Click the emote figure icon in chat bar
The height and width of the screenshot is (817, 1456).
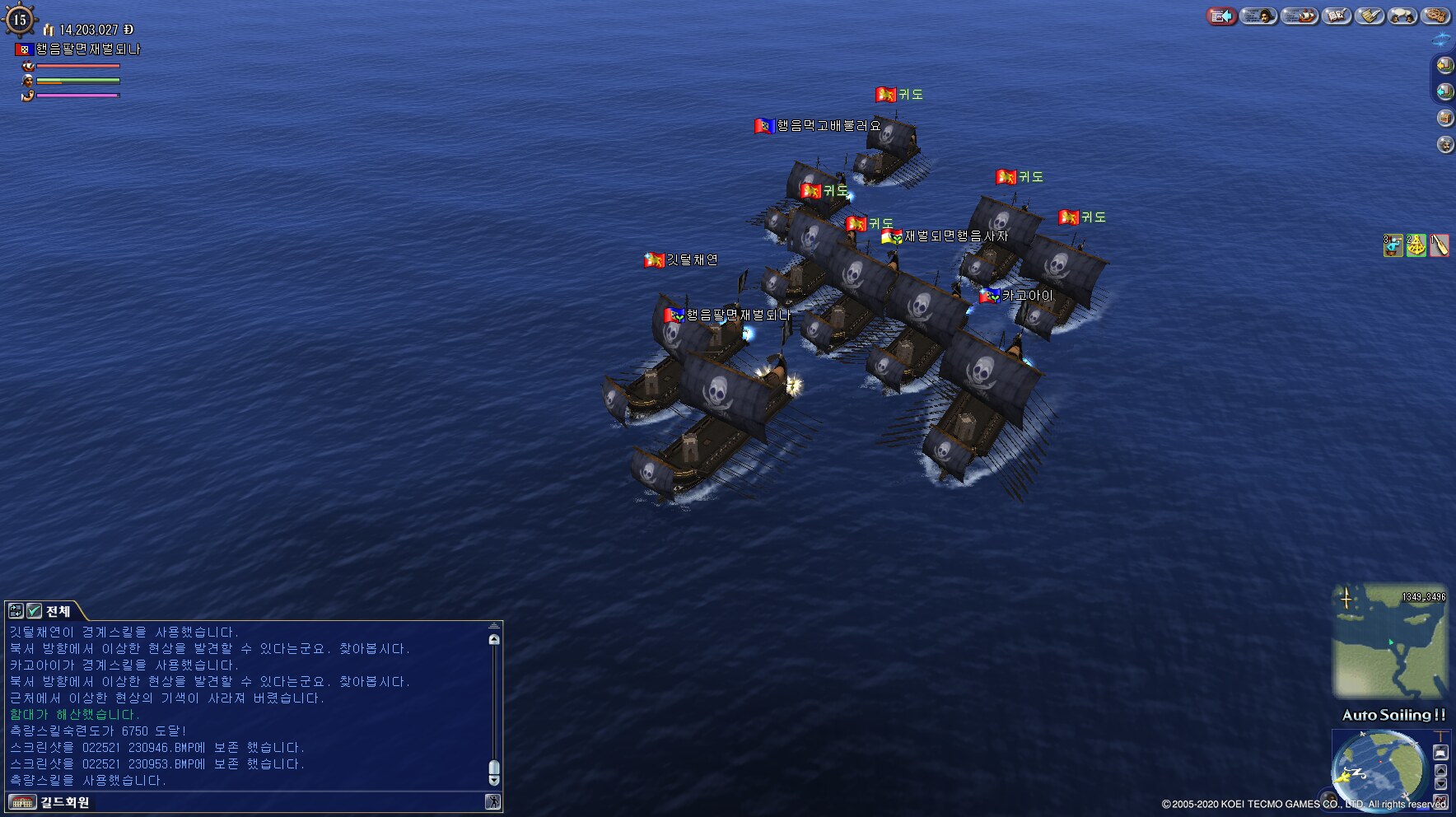[492, 802]
